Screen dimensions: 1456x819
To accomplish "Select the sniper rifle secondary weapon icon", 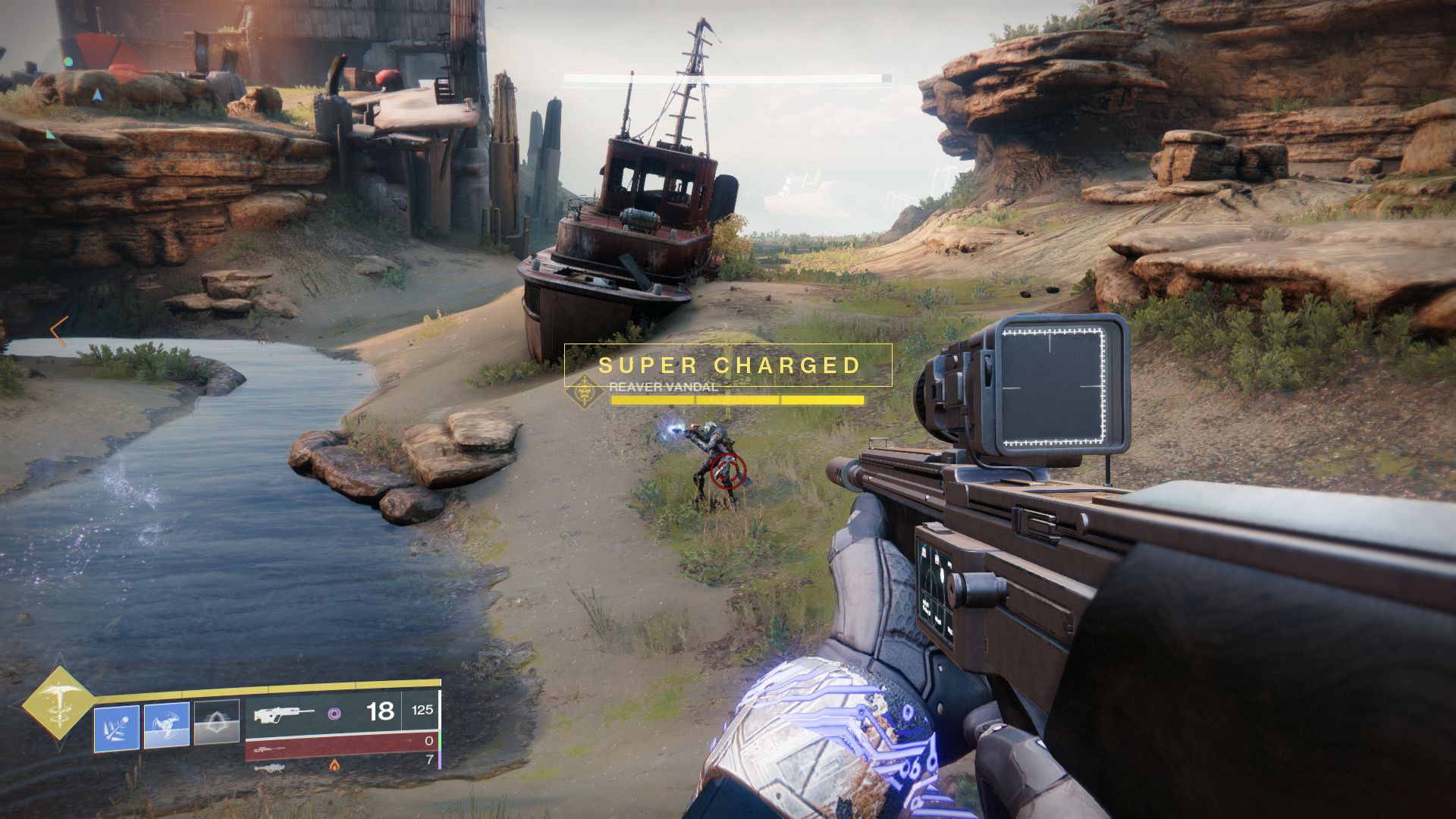I will (269, 748).
